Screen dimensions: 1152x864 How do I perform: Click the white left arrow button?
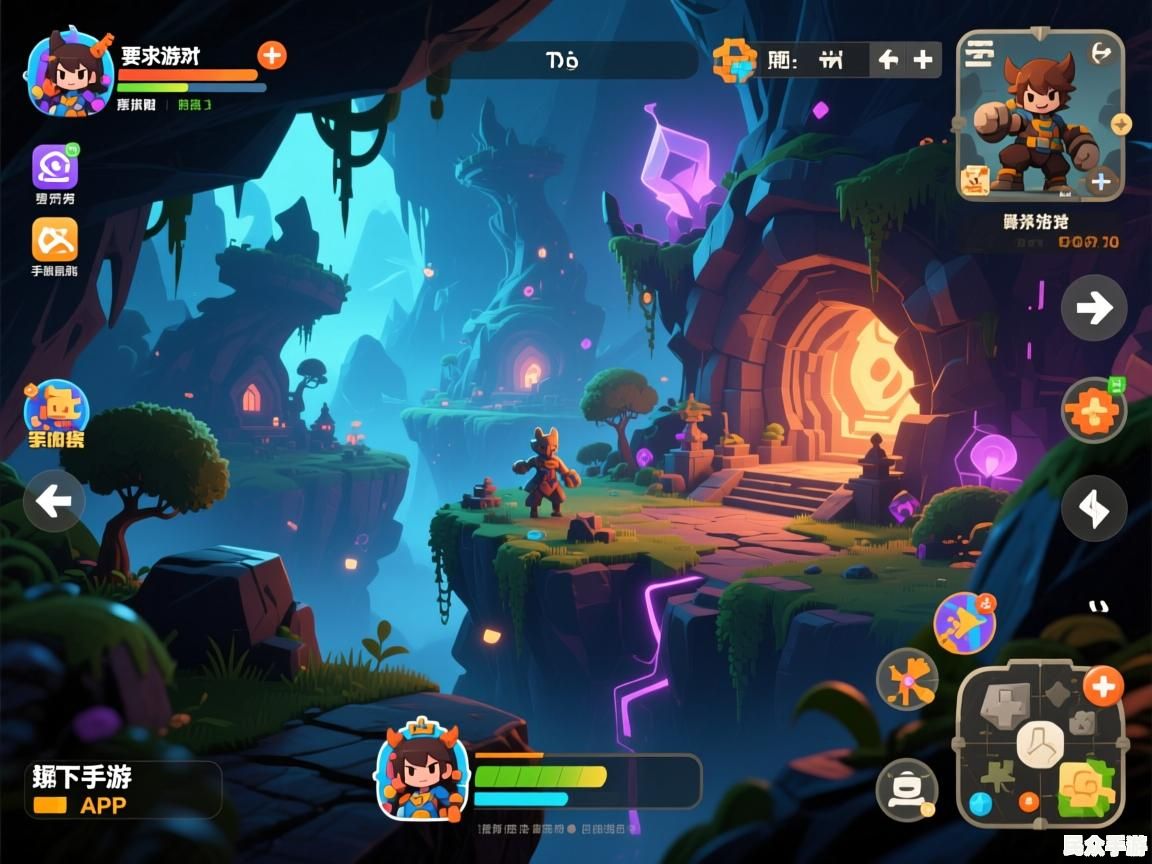tap(54, 500)
